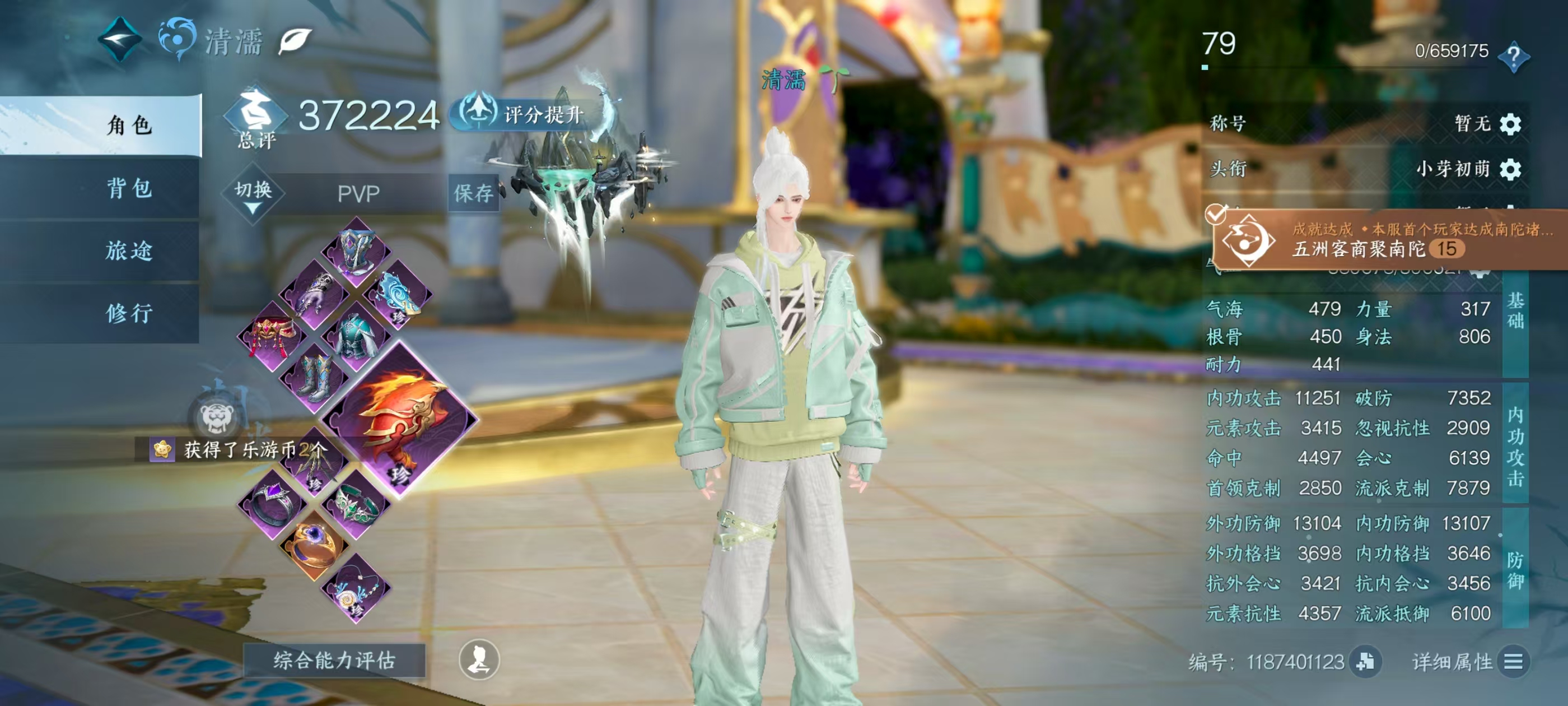Select the boots equipment slot
The width and height of the screenshot is (1568, 706).
tap(315, 377)
